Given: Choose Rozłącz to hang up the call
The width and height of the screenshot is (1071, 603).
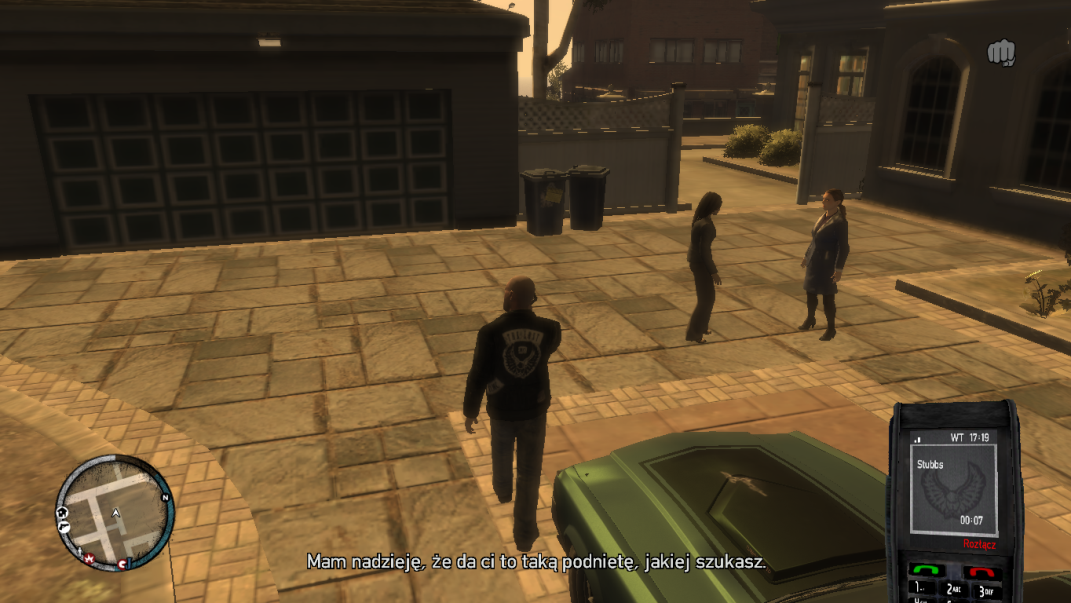Looking at the screenshot, I should (x=979, y=544).
